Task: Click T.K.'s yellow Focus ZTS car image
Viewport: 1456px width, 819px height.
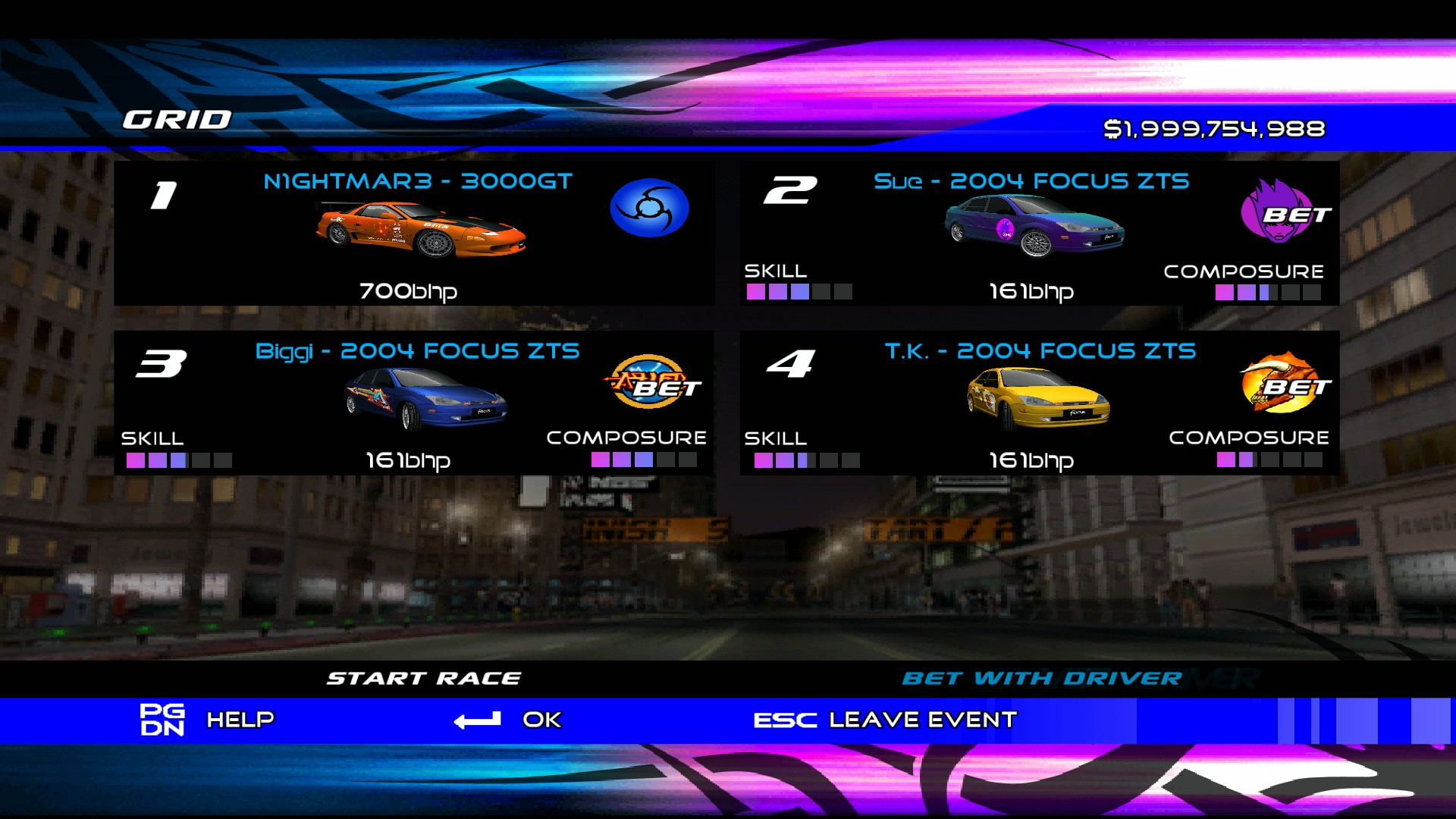Action: [x=1039, y=397]
